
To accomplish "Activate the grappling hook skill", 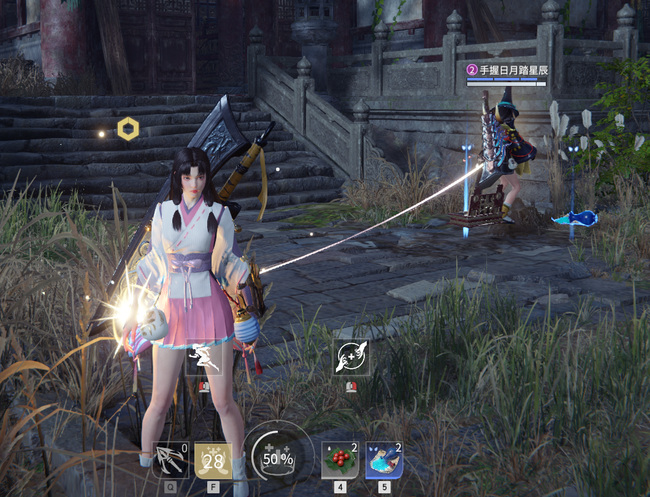I will (172, 460).
